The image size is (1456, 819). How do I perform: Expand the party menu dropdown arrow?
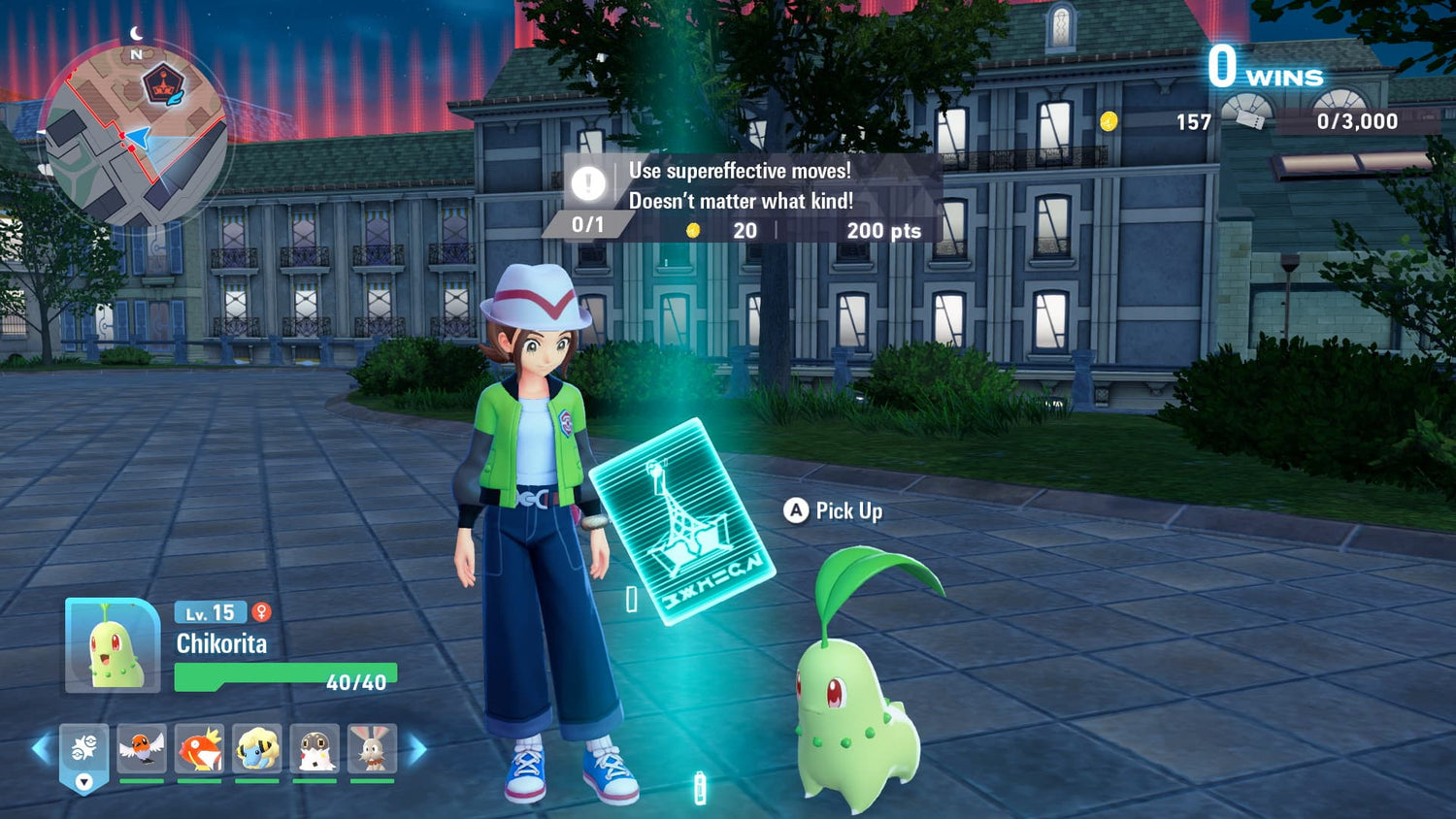pyautogui.click(x=83, y=782)
